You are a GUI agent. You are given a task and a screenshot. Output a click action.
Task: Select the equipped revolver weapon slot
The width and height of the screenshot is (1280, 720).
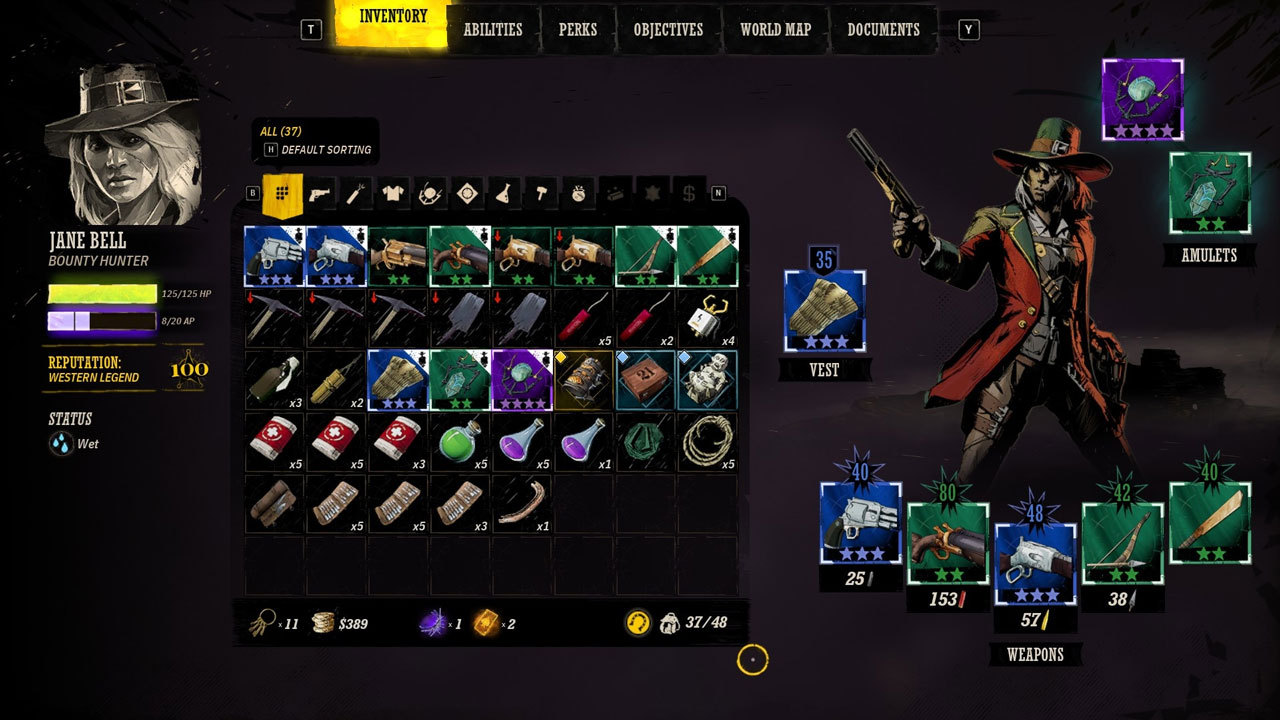pyautogui.click(x=861, y=524)
